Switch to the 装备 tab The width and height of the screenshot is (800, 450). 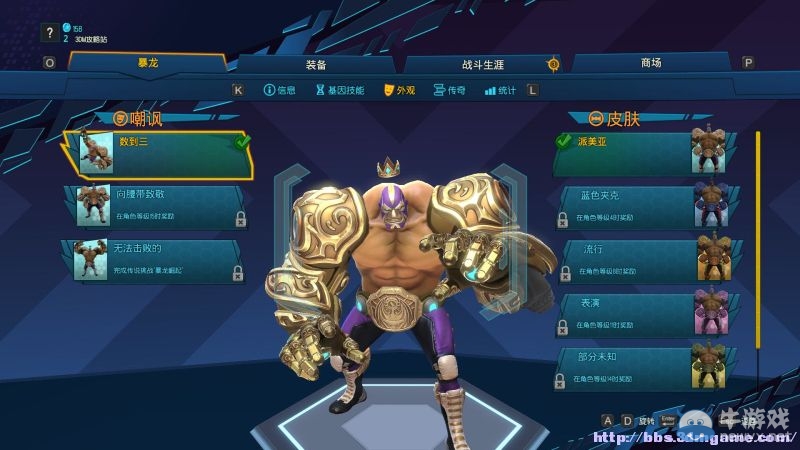315,63
